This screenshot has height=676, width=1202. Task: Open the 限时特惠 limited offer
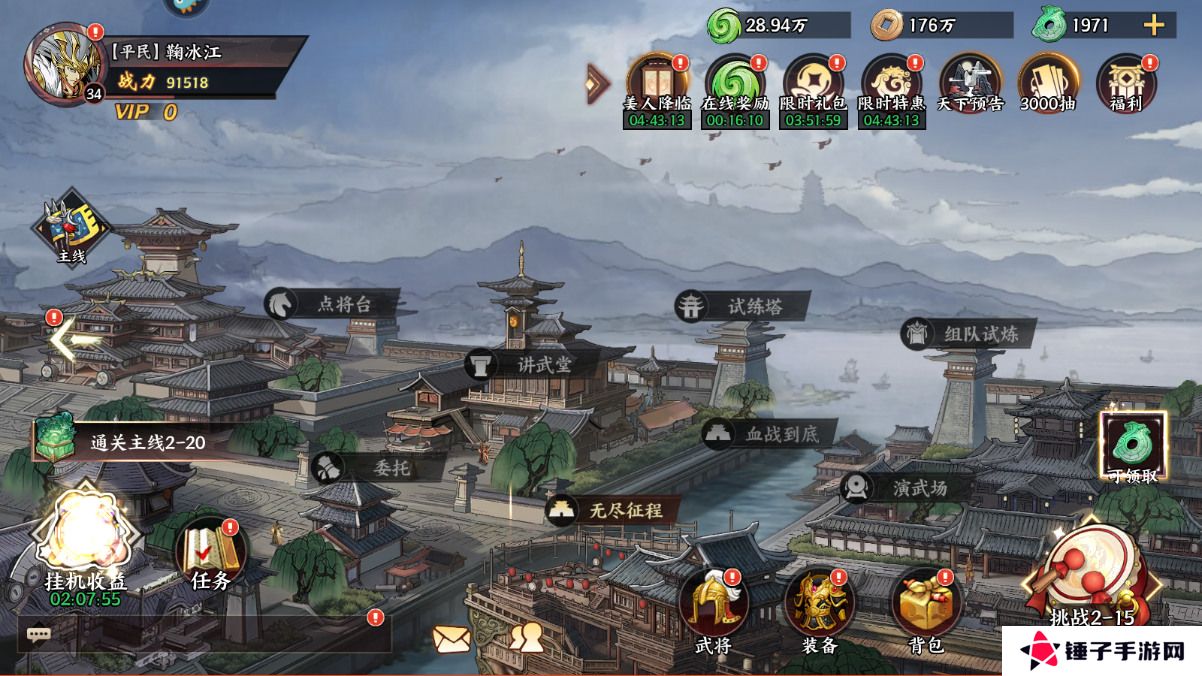(891, 82)
